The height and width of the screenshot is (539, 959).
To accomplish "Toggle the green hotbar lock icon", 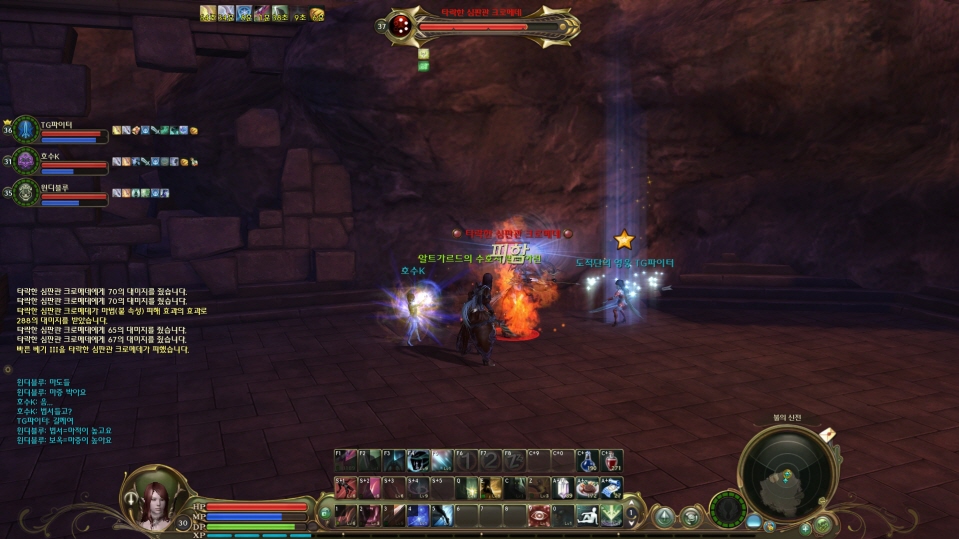I will click(x=326, y=515).
